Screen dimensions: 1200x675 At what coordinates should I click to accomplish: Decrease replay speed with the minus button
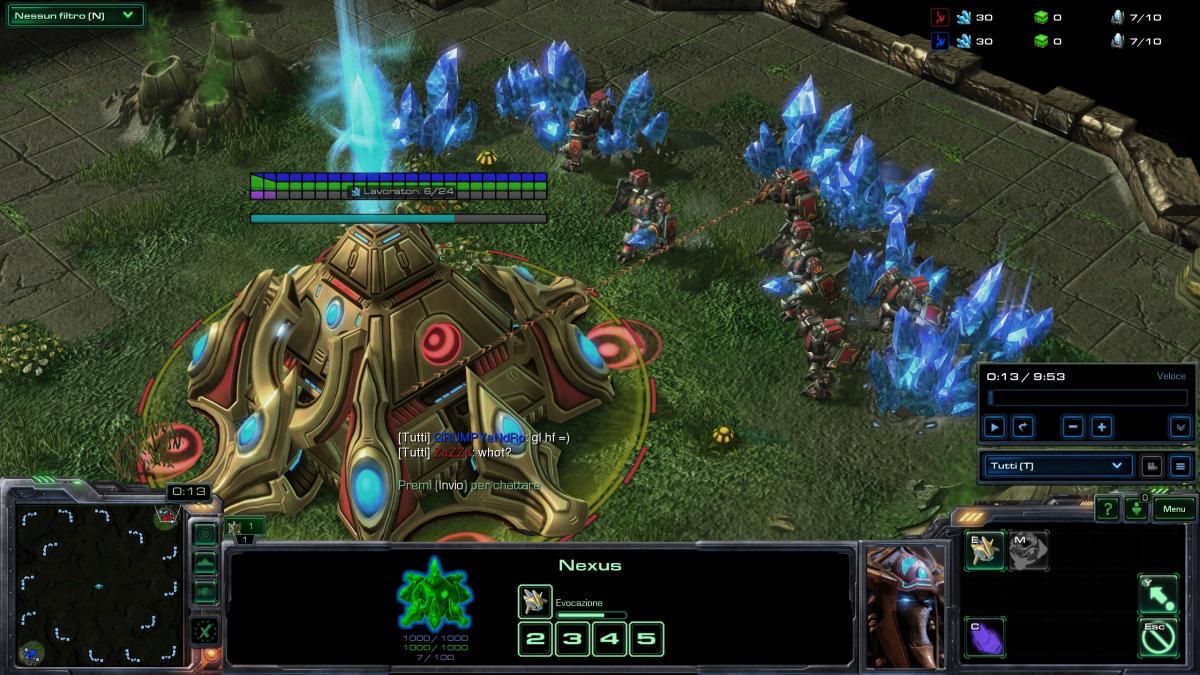1073,427
